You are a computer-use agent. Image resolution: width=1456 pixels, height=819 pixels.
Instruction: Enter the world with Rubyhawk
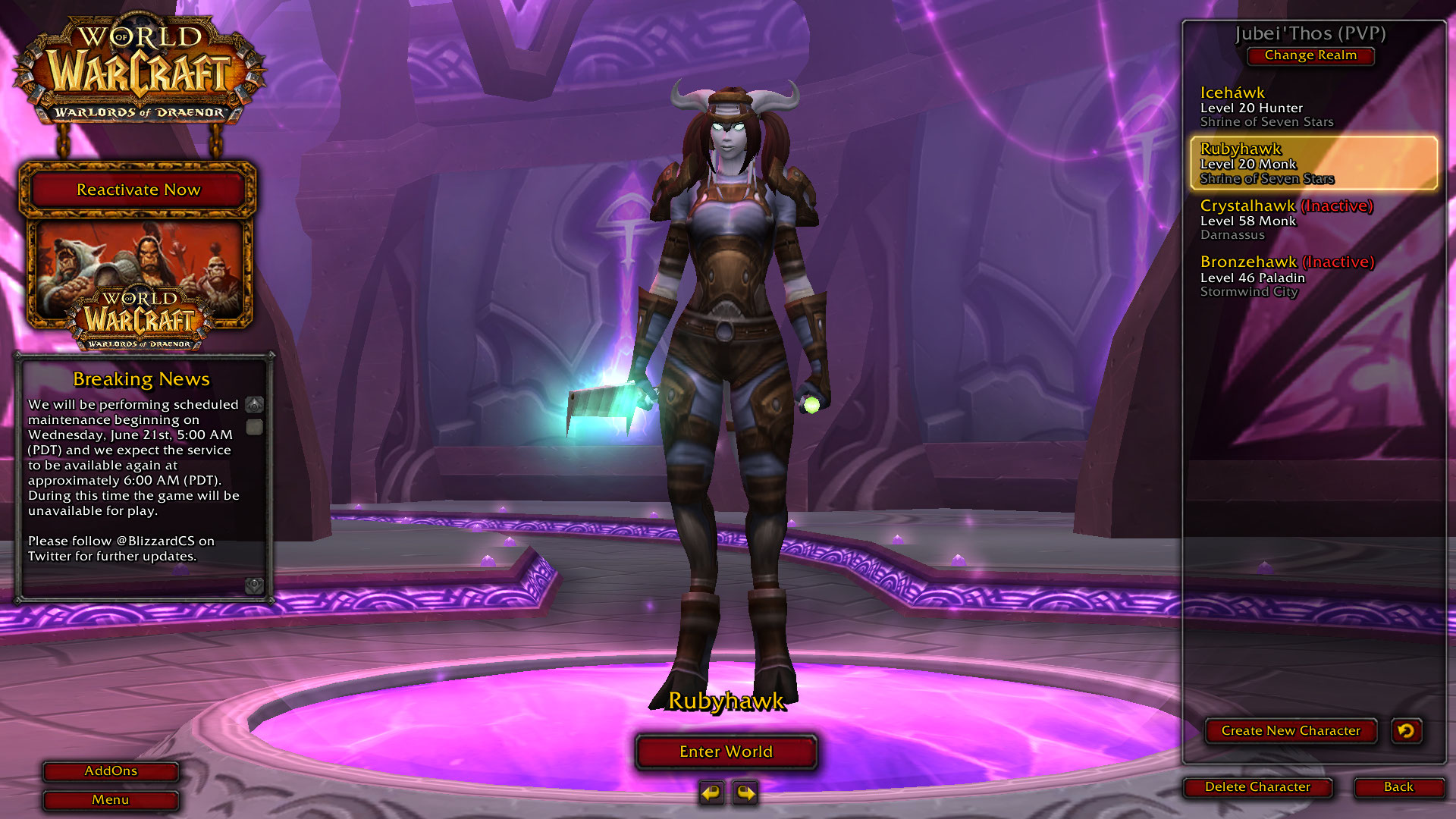(726, 752)
